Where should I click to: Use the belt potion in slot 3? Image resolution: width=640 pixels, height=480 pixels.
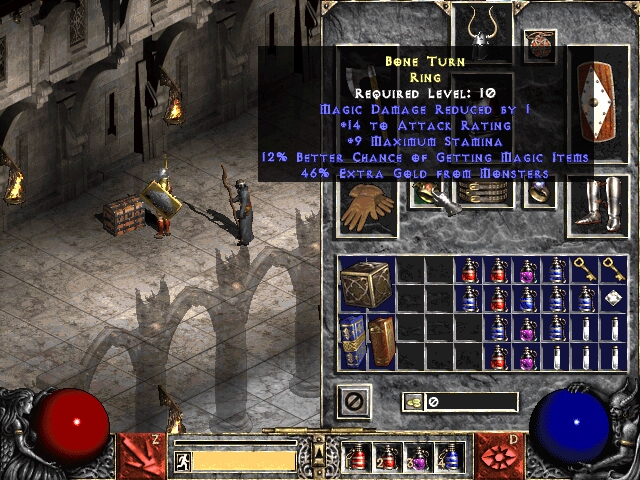click(419, 457)
